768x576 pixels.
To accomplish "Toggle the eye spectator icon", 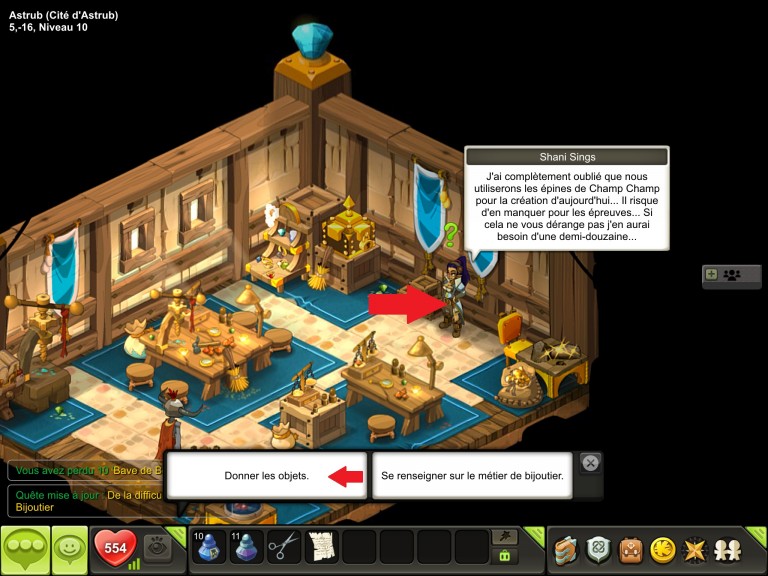I will (x=156, y=547).
